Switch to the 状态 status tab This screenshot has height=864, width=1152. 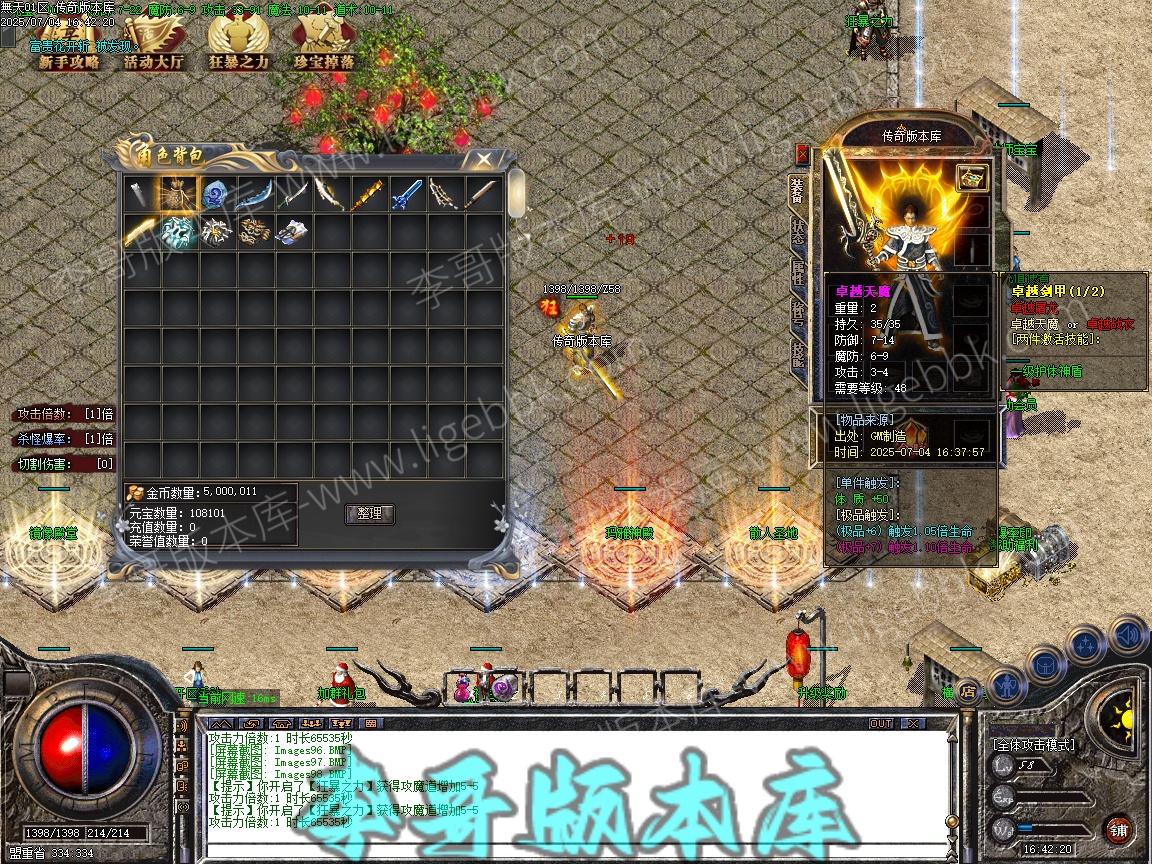798,235
